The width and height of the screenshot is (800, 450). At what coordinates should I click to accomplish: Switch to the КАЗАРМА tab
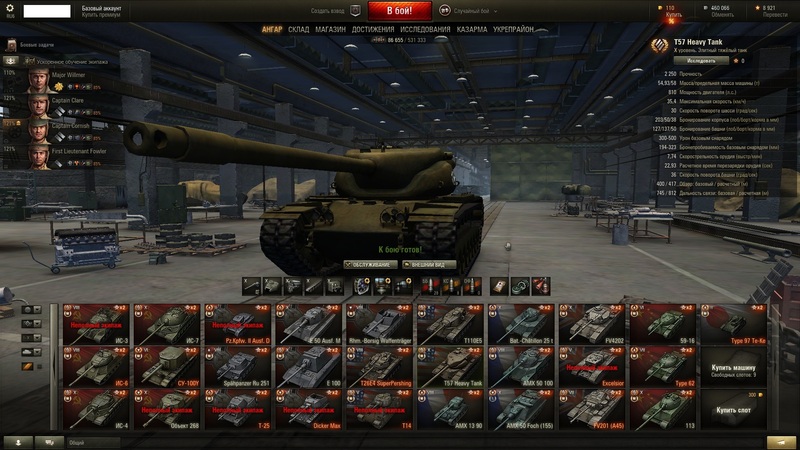coord(472,30)
